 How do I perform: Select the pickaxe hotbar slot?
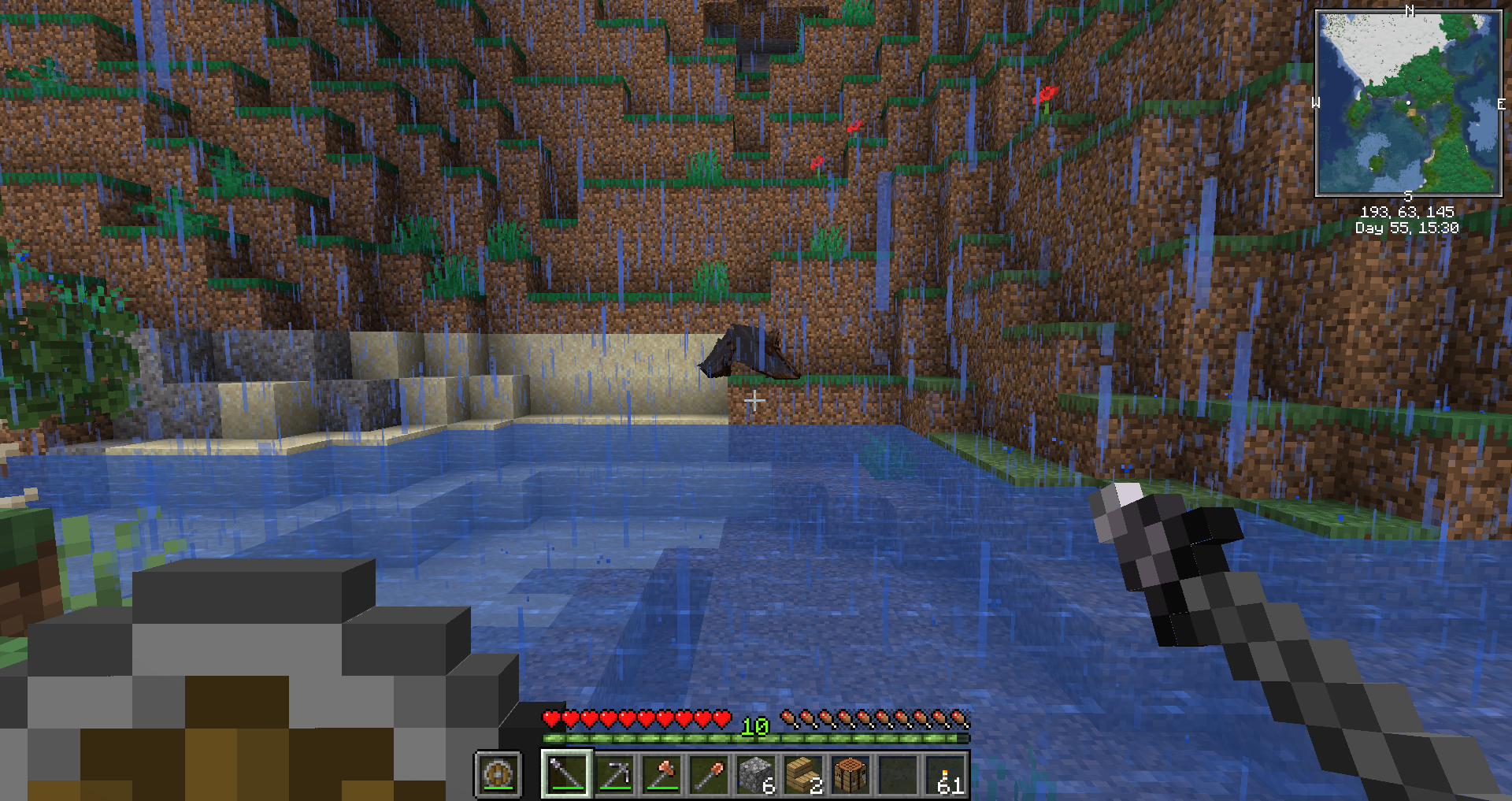pos(614,774)
